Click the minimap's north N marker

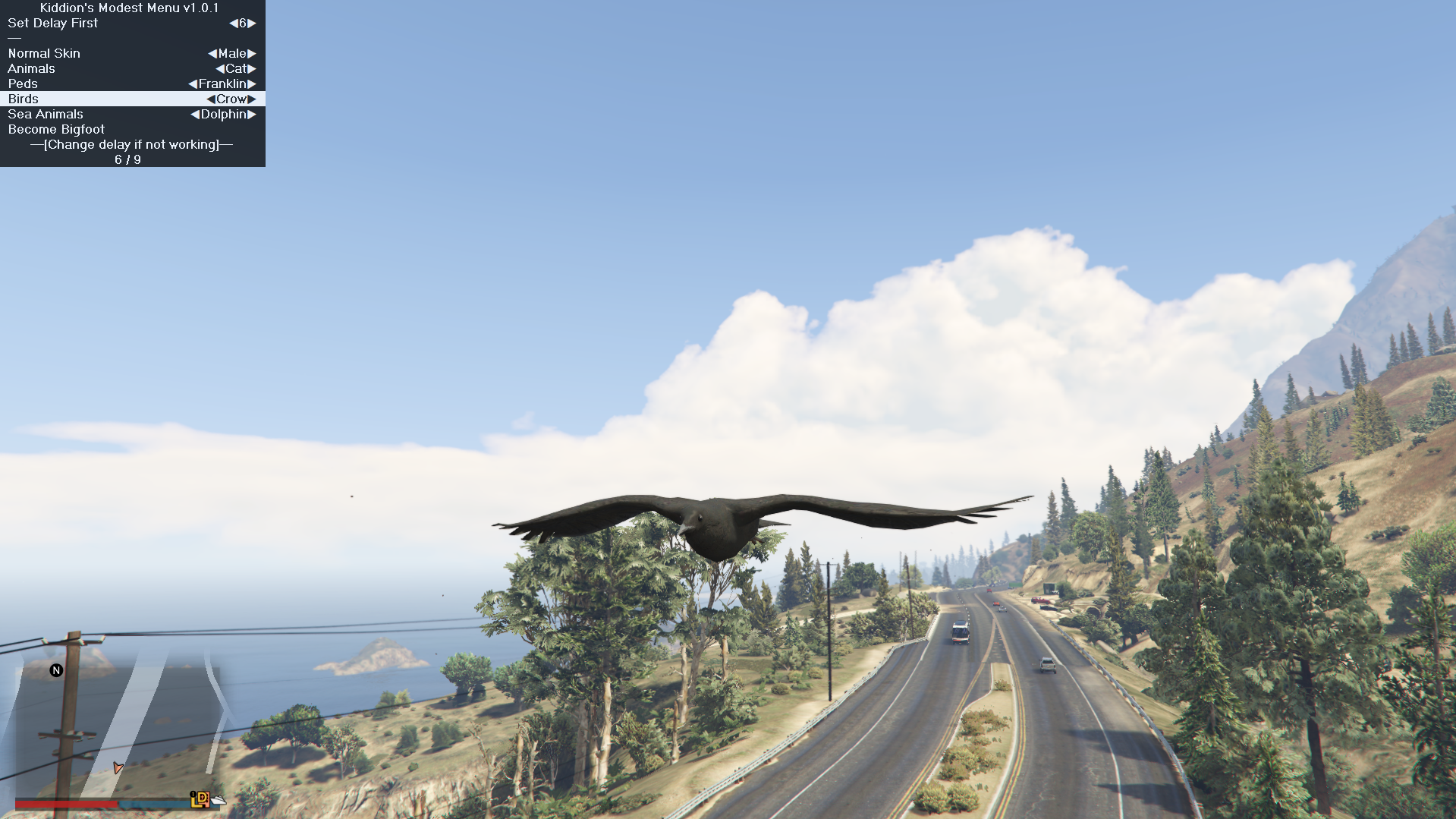(56, 670)
